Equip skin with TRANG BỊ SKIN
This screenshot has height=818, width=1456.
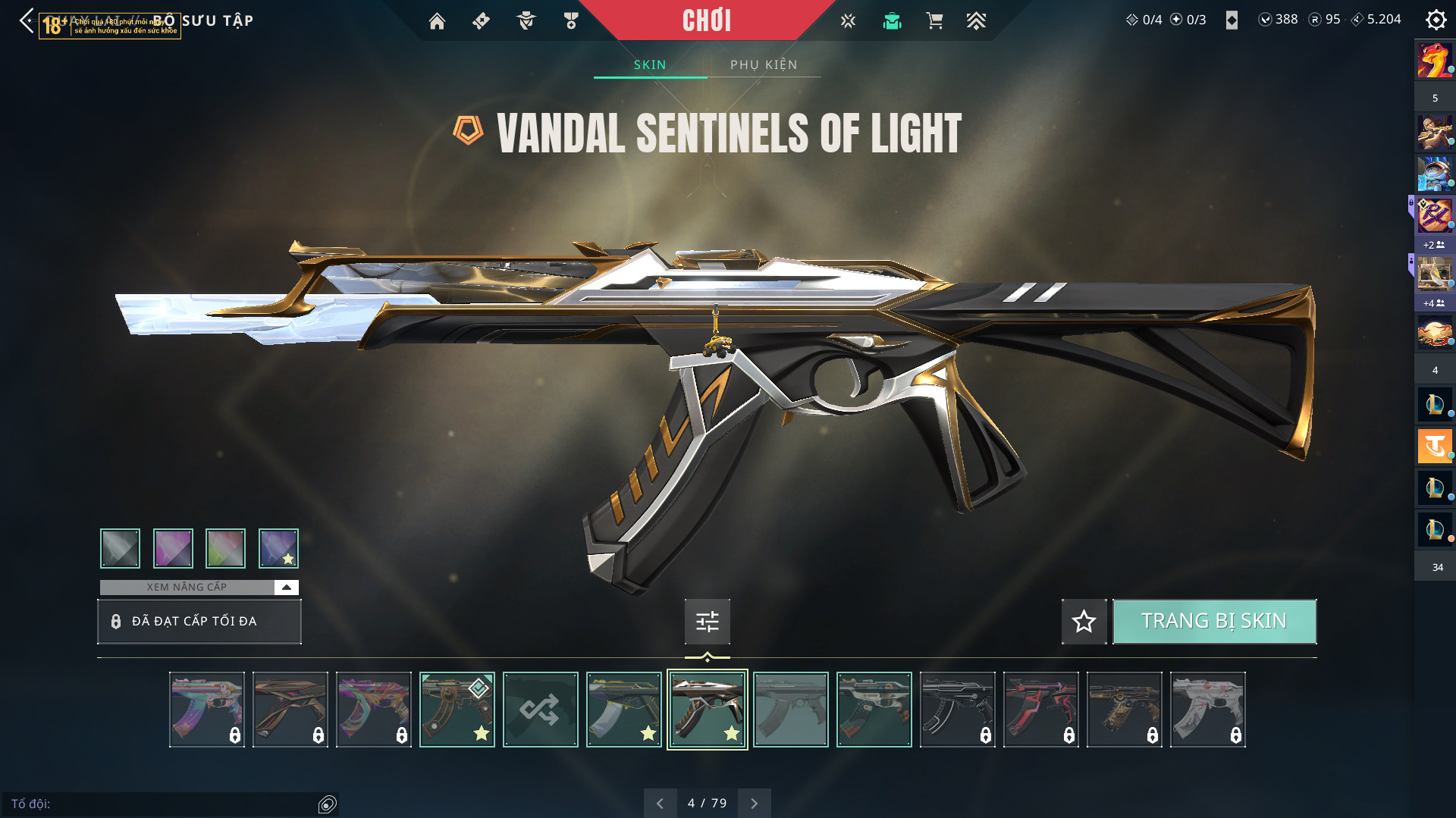click(1213, 621)
